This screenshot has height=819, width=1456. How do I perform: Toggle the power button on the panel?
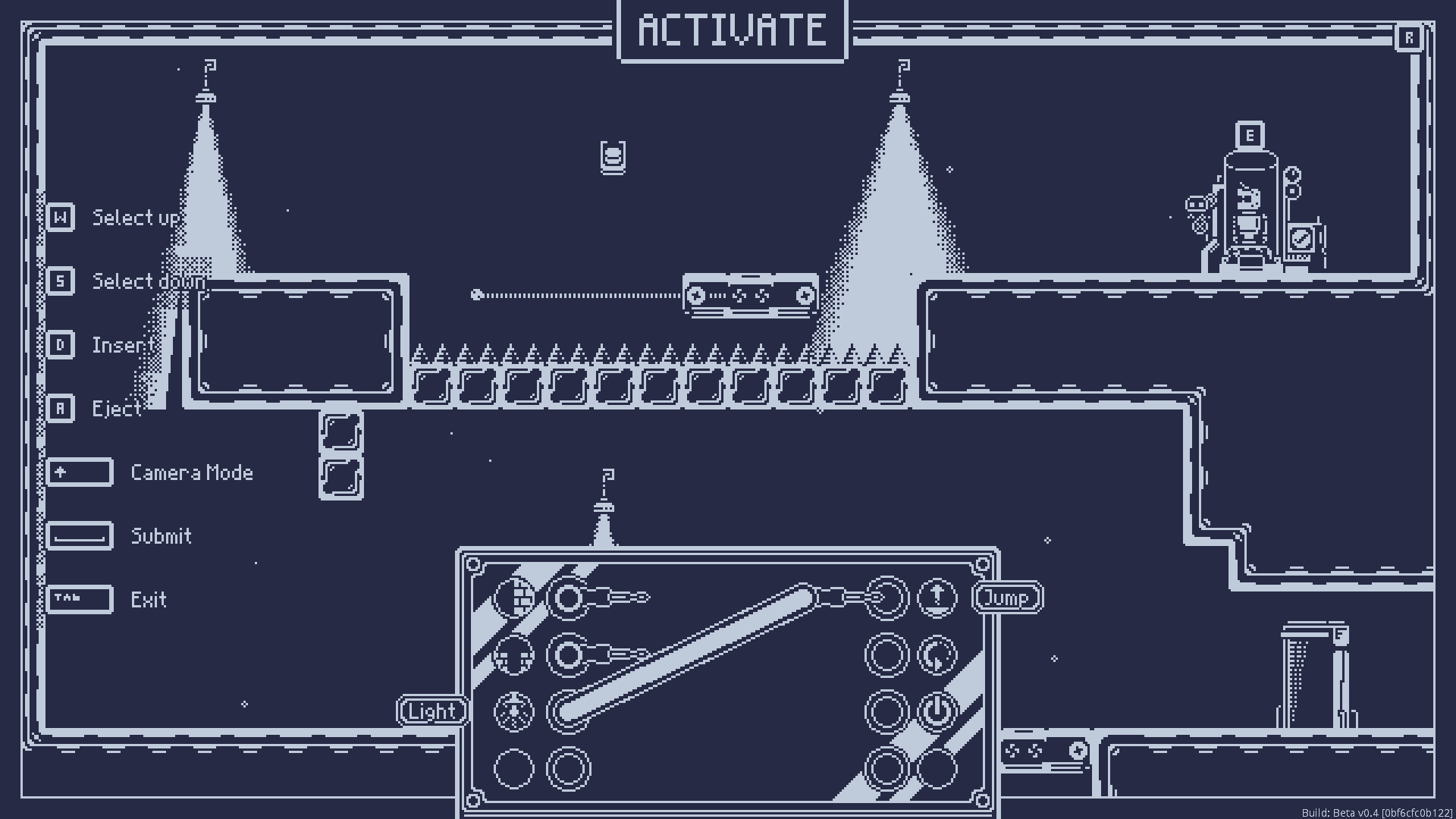937,711
